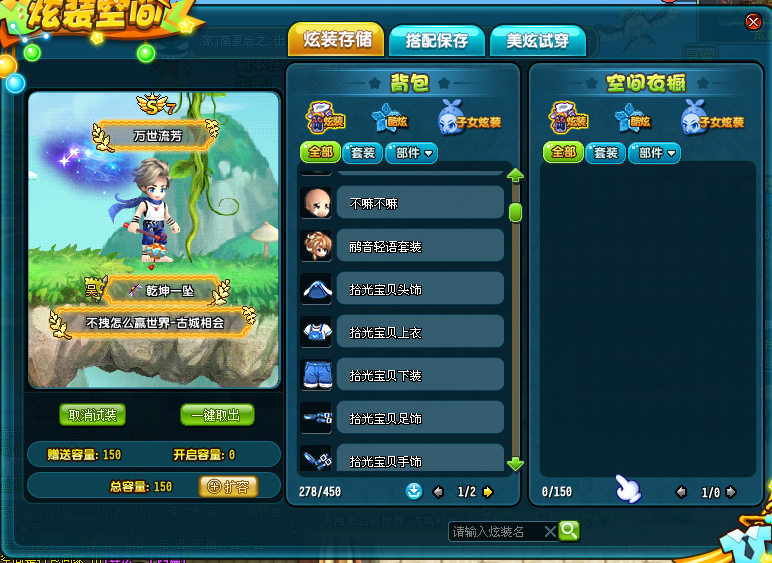The height and width of the screenshot is (563, 772).
Task: Select the 炫装存储 tab
Action: click(336, 40)
